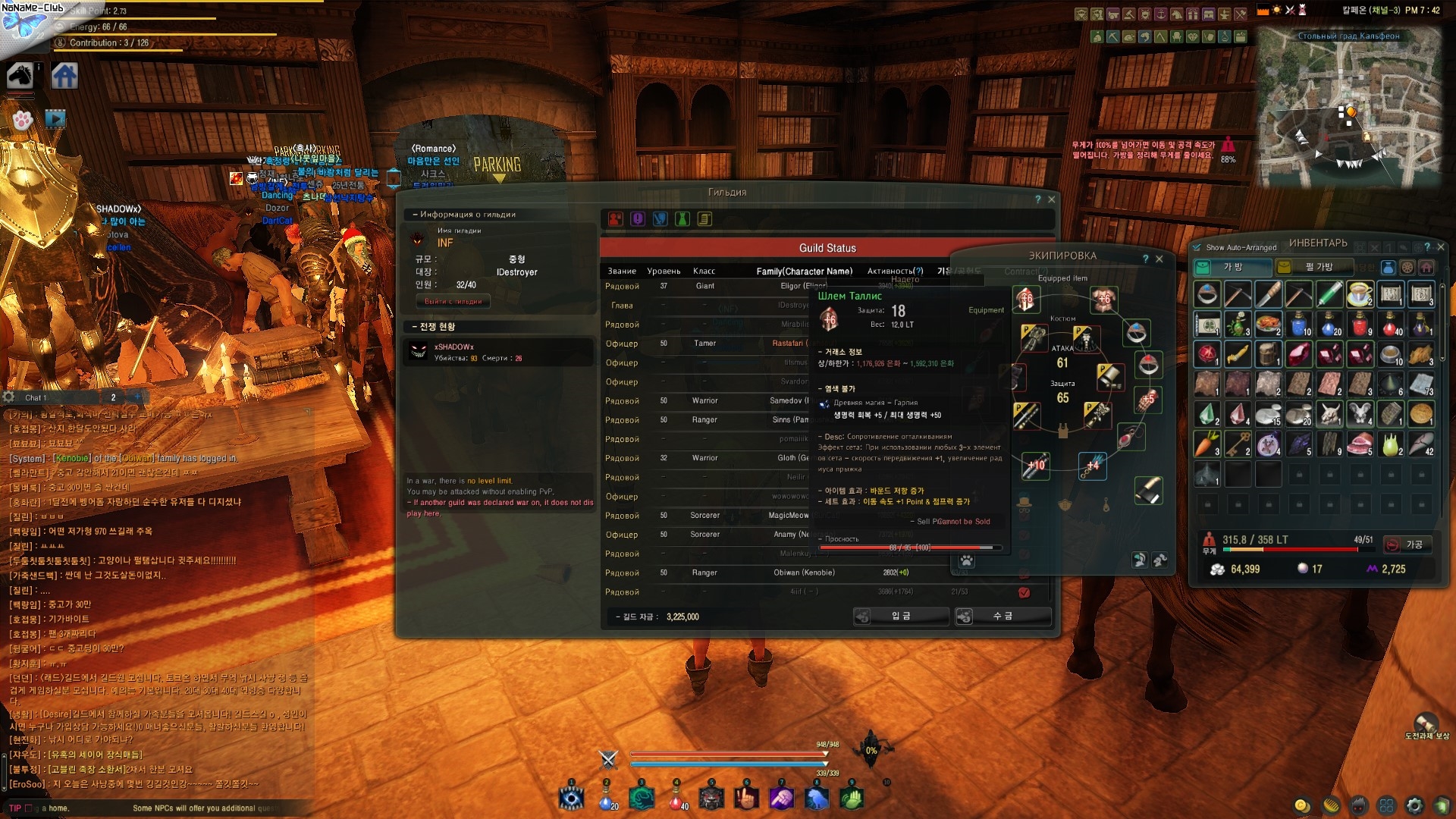This screenshot has width=1456, height=819.
Task: Click the 입금 deposit button for guild funds
Action: point(901,617)
